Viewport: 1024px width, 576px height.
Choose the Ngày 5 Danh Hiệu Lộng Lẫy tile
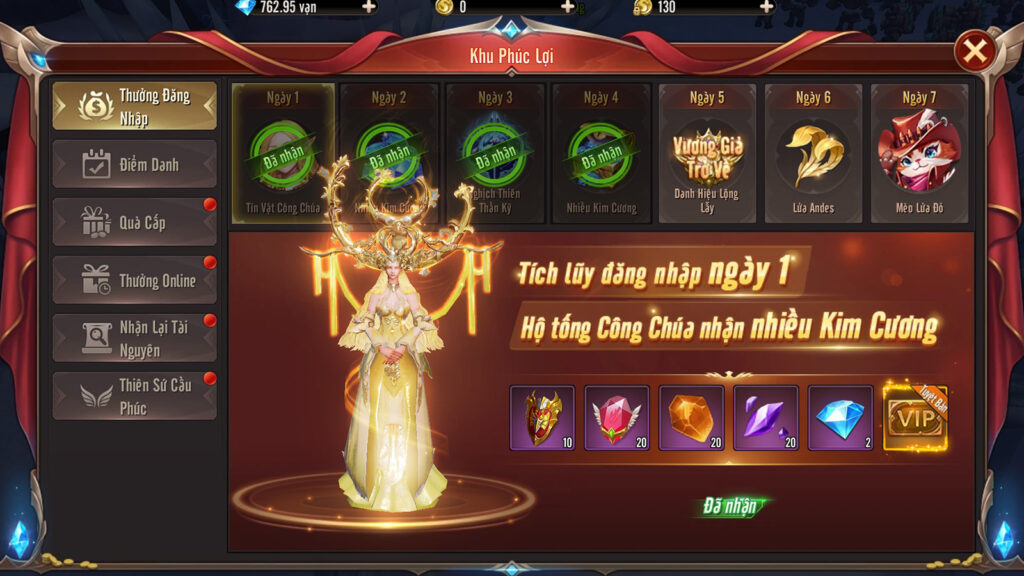point(707,153)
